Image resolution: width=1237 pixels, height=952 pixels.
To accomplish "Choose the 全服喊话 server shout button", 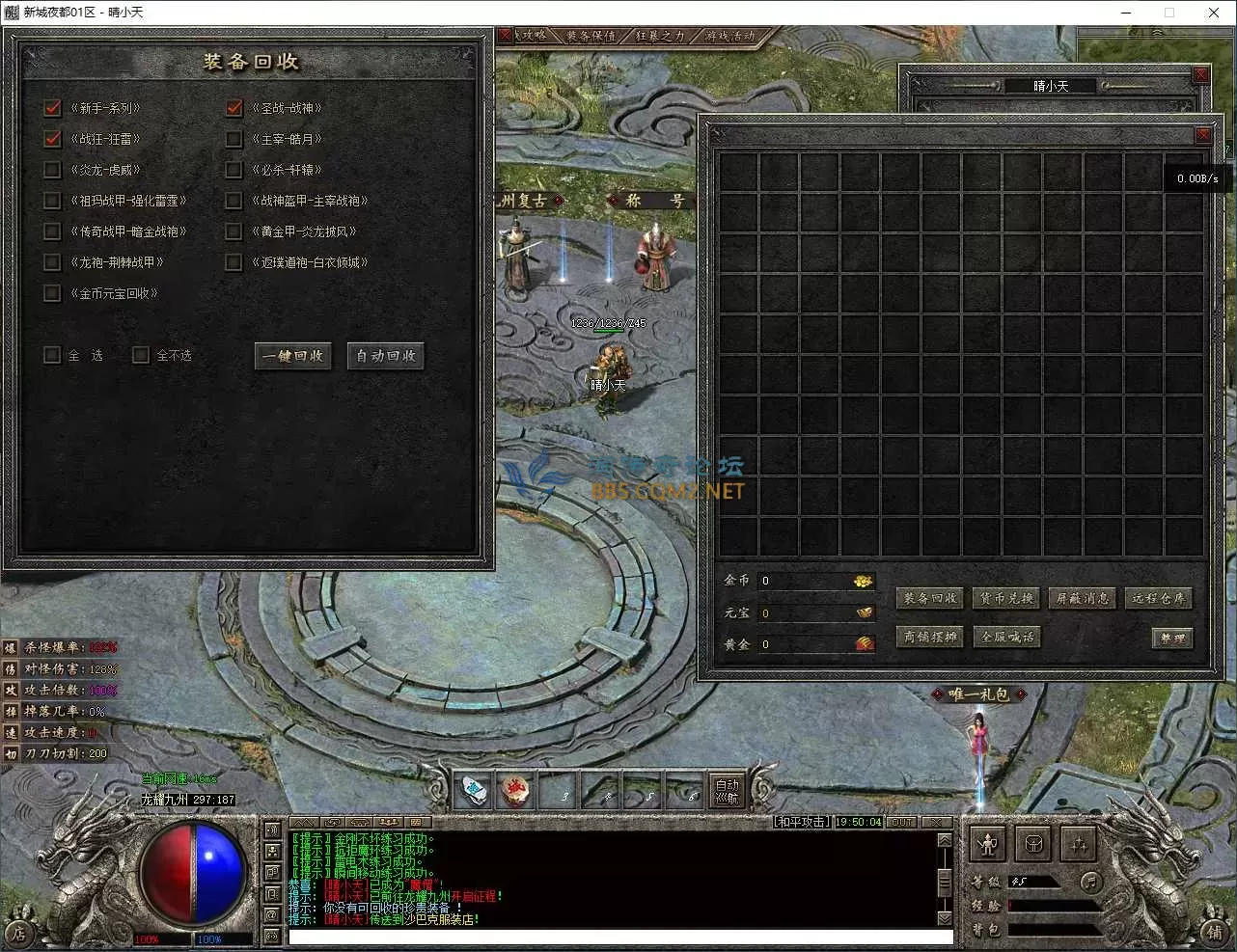I will click(1006, 637).
